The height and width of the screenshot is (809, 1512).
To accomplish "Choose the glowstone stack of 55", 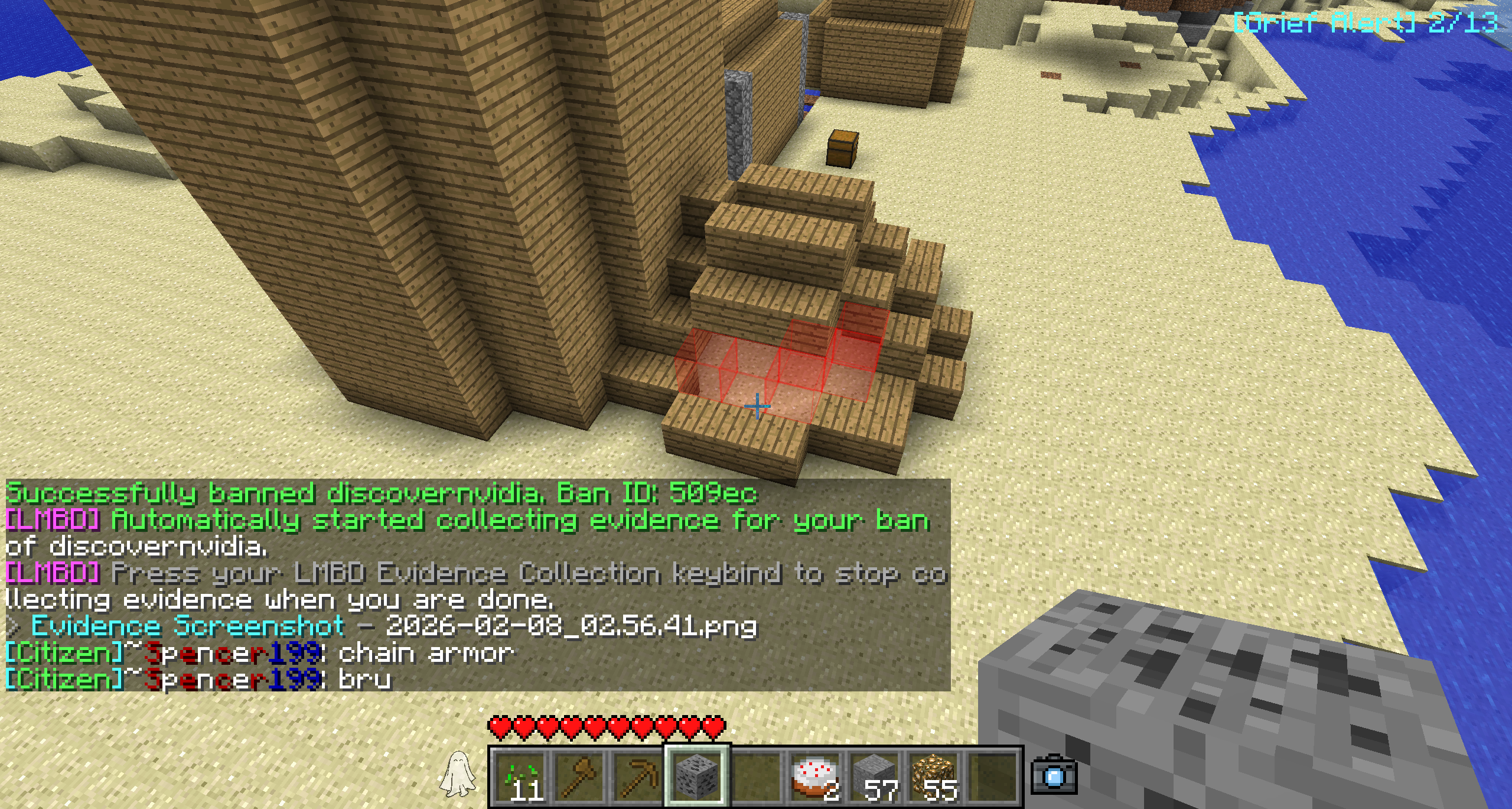I will click(x=934, y=776).
